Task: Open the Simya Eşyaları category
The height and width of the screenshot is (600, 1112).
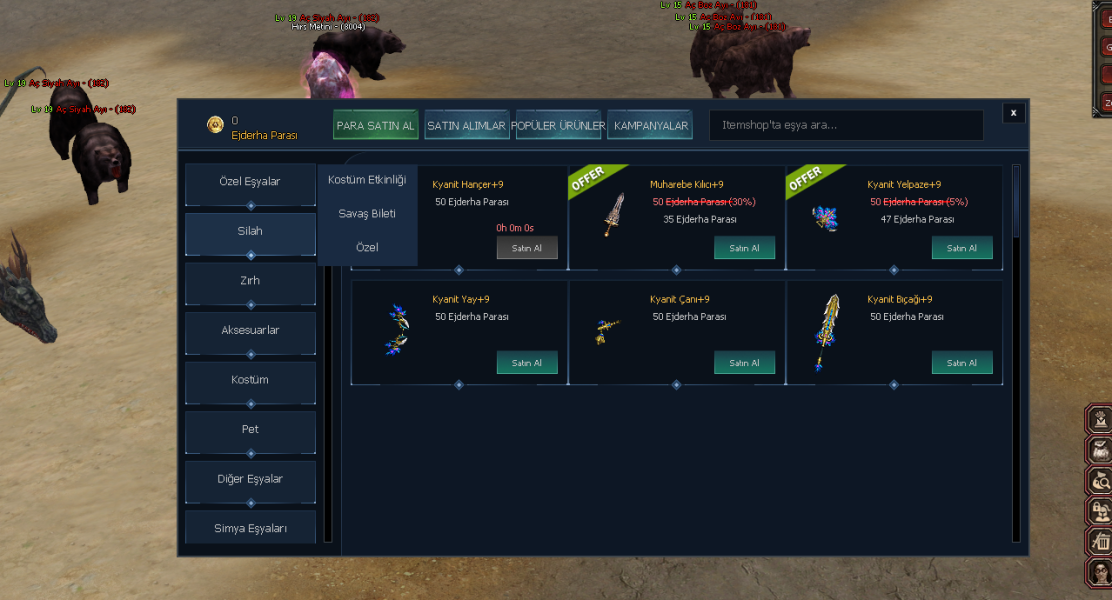Action: (250, 528)
